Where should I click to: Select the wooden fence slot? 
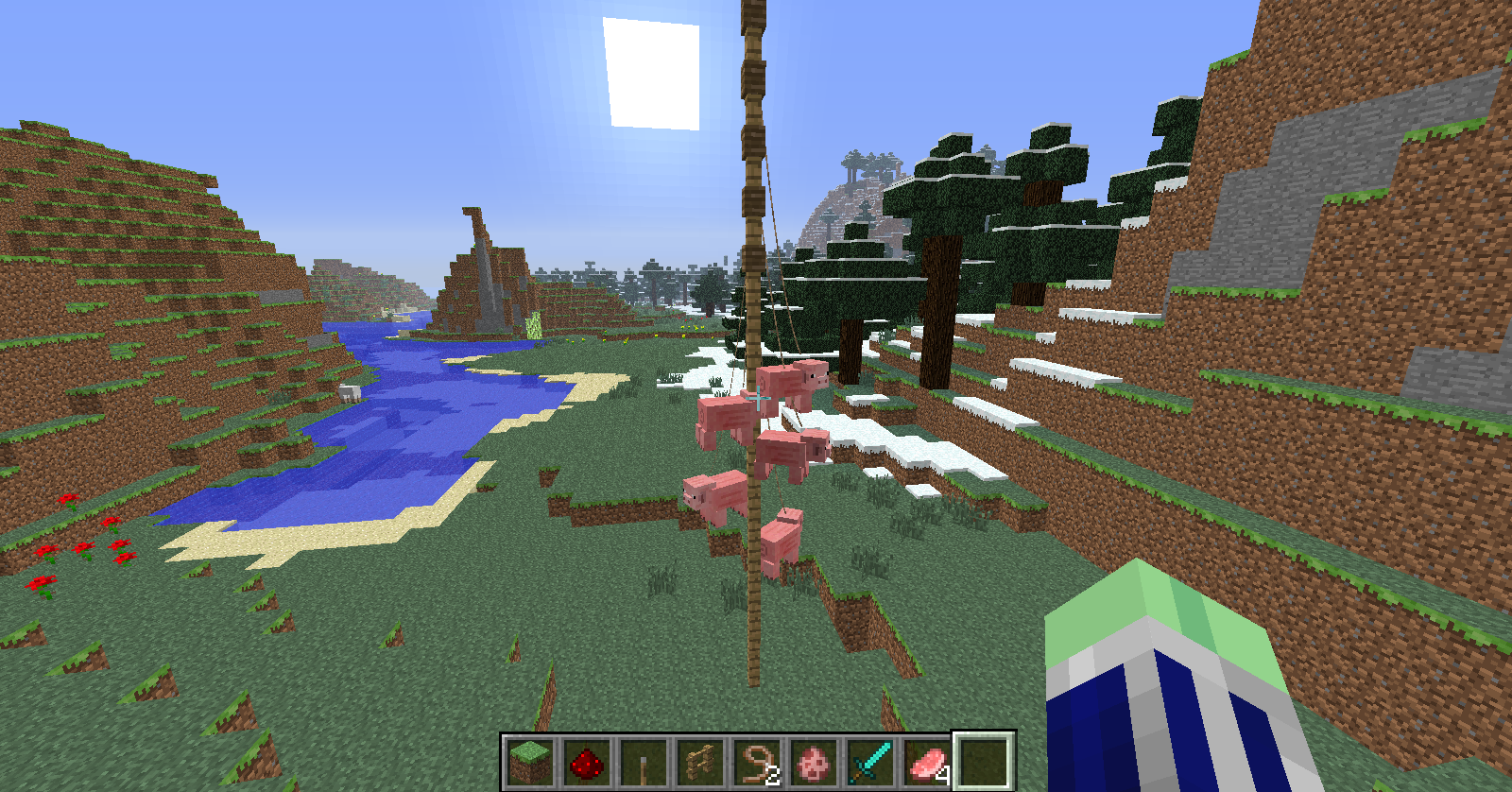[x=699, y=762]
